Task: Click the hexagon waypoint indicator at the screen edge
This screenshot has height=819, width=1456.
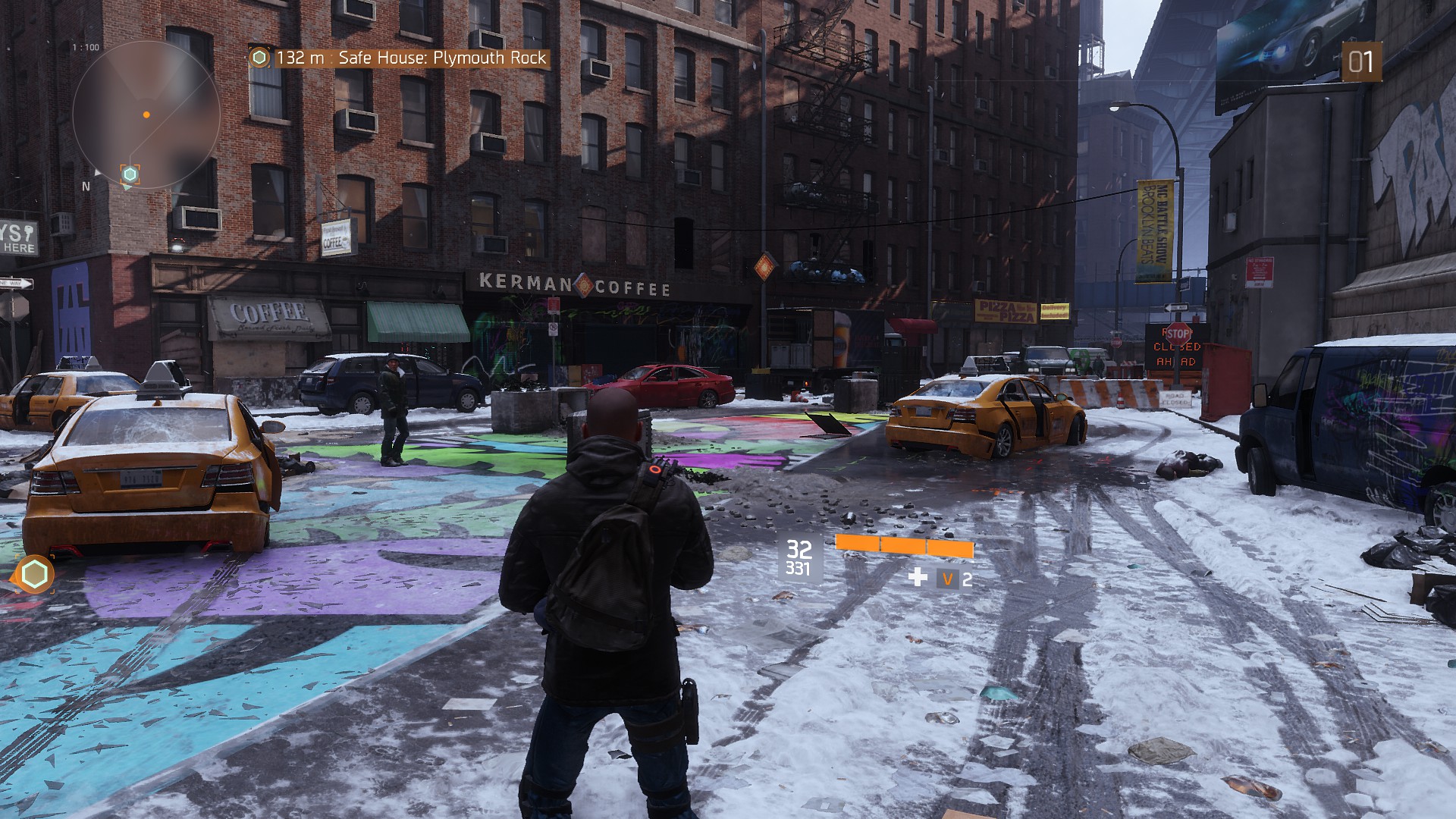Action: (34, 574)
